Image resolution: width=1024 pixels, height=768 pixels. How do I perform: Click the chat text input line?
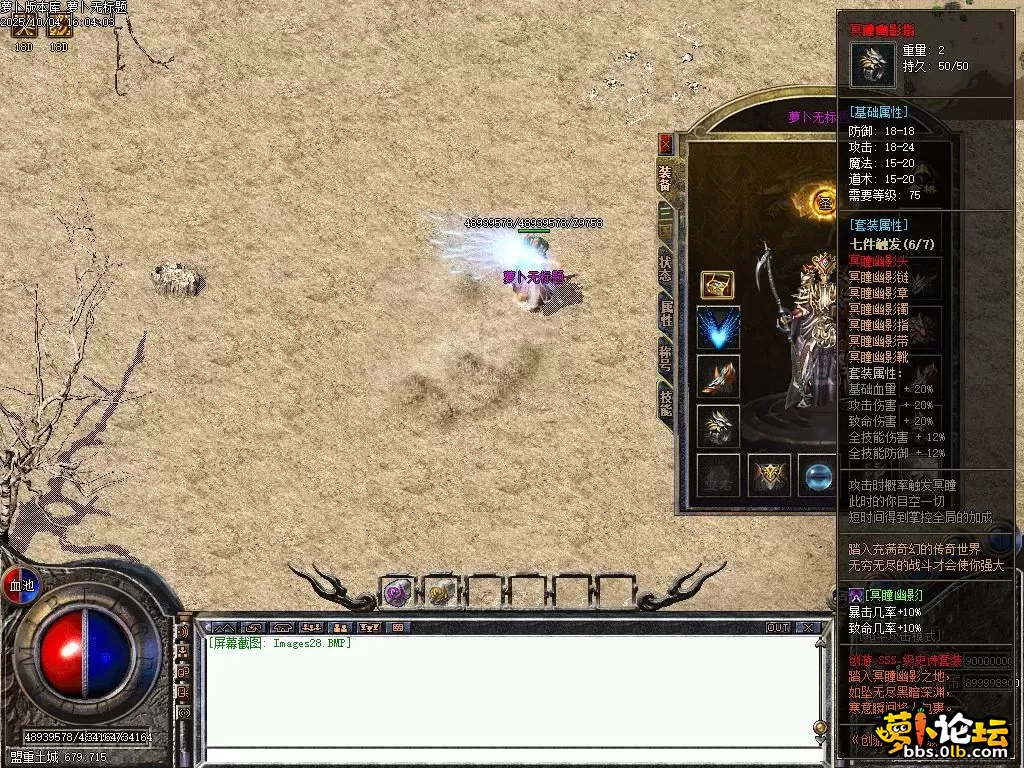510,755
